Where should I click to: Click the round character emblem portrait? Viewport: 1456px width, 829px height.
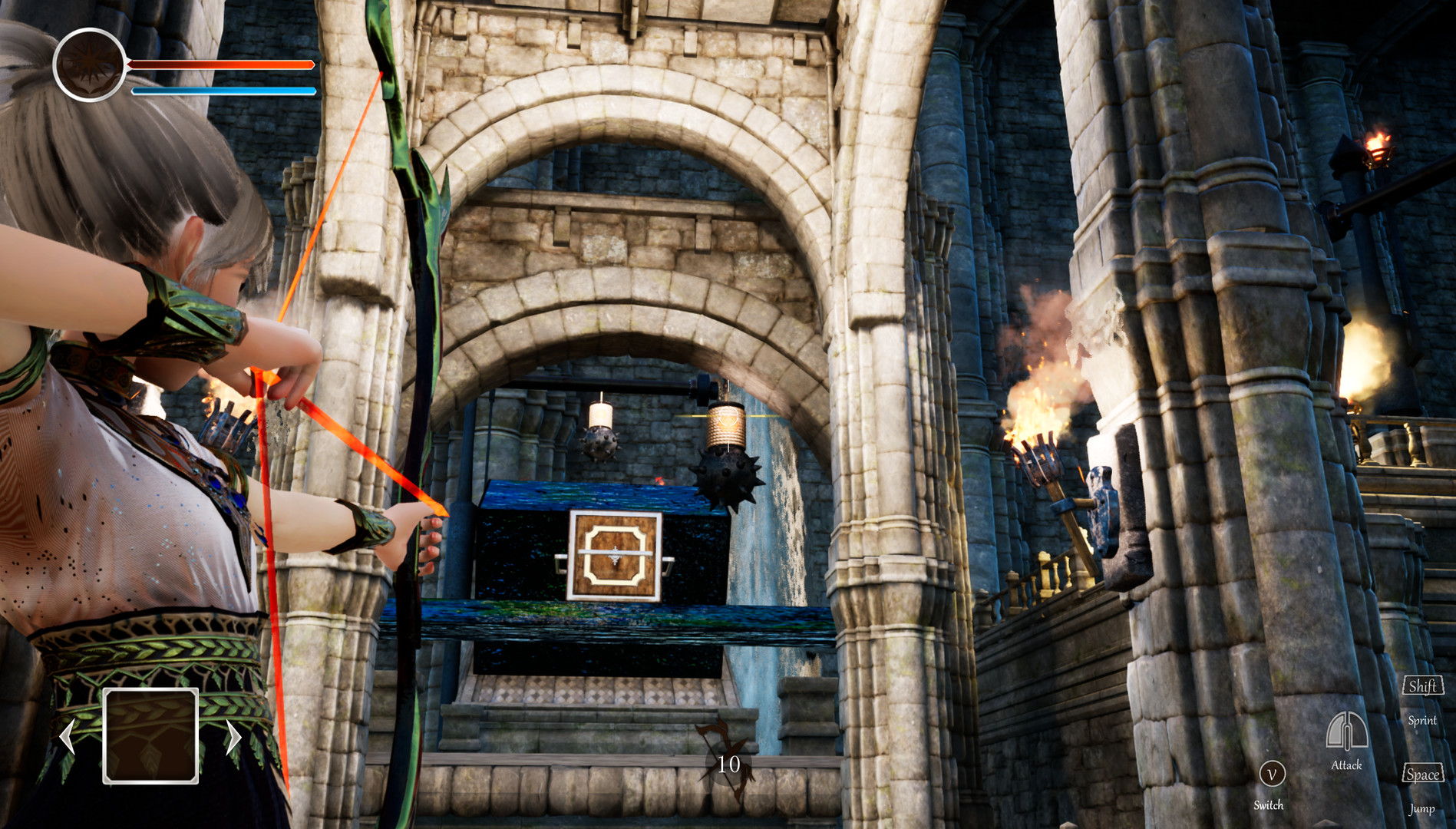click(89, 65)
